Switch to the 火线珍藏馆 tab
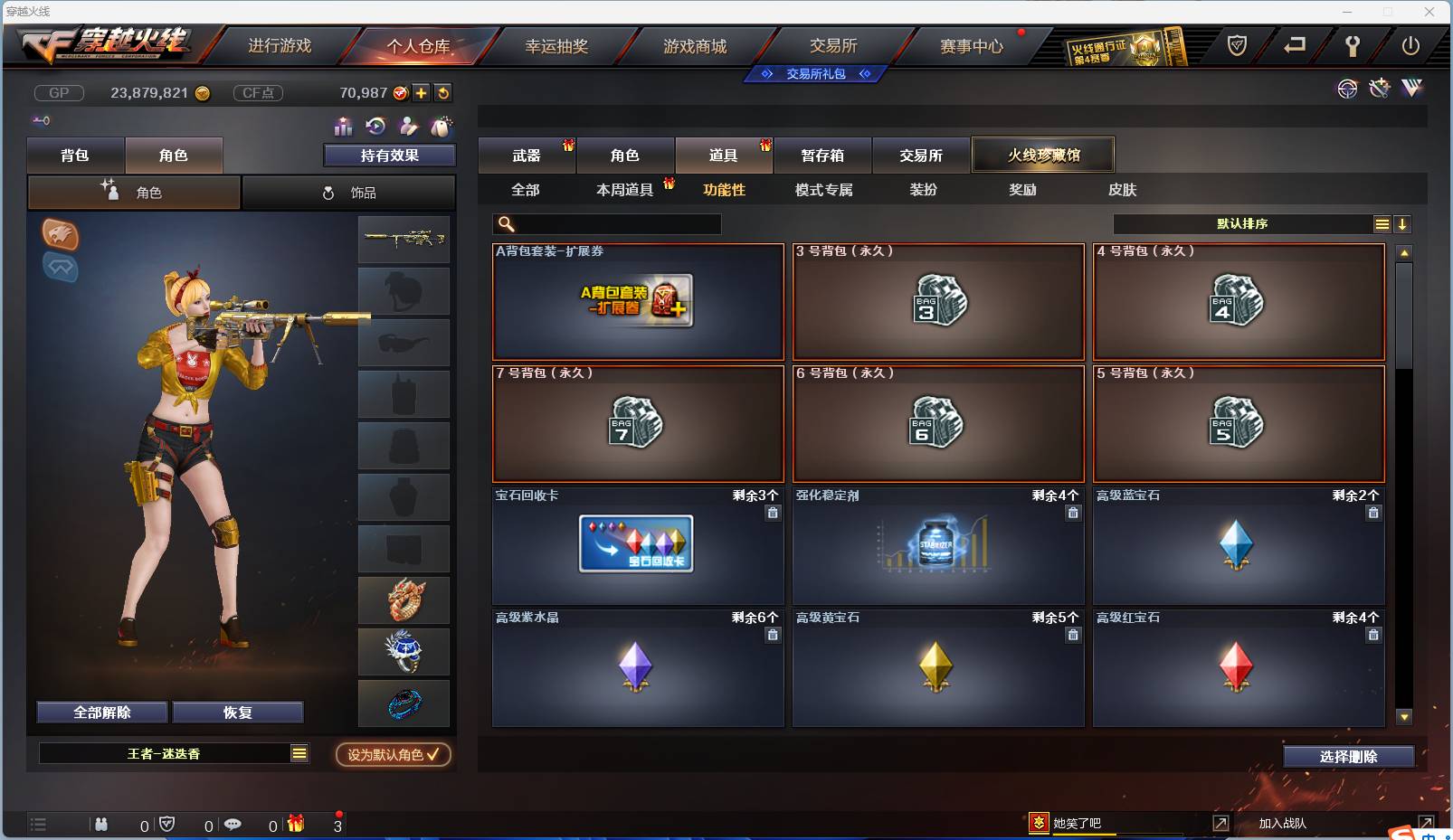The image size is (1453, 840). (x=1043, y=154)
